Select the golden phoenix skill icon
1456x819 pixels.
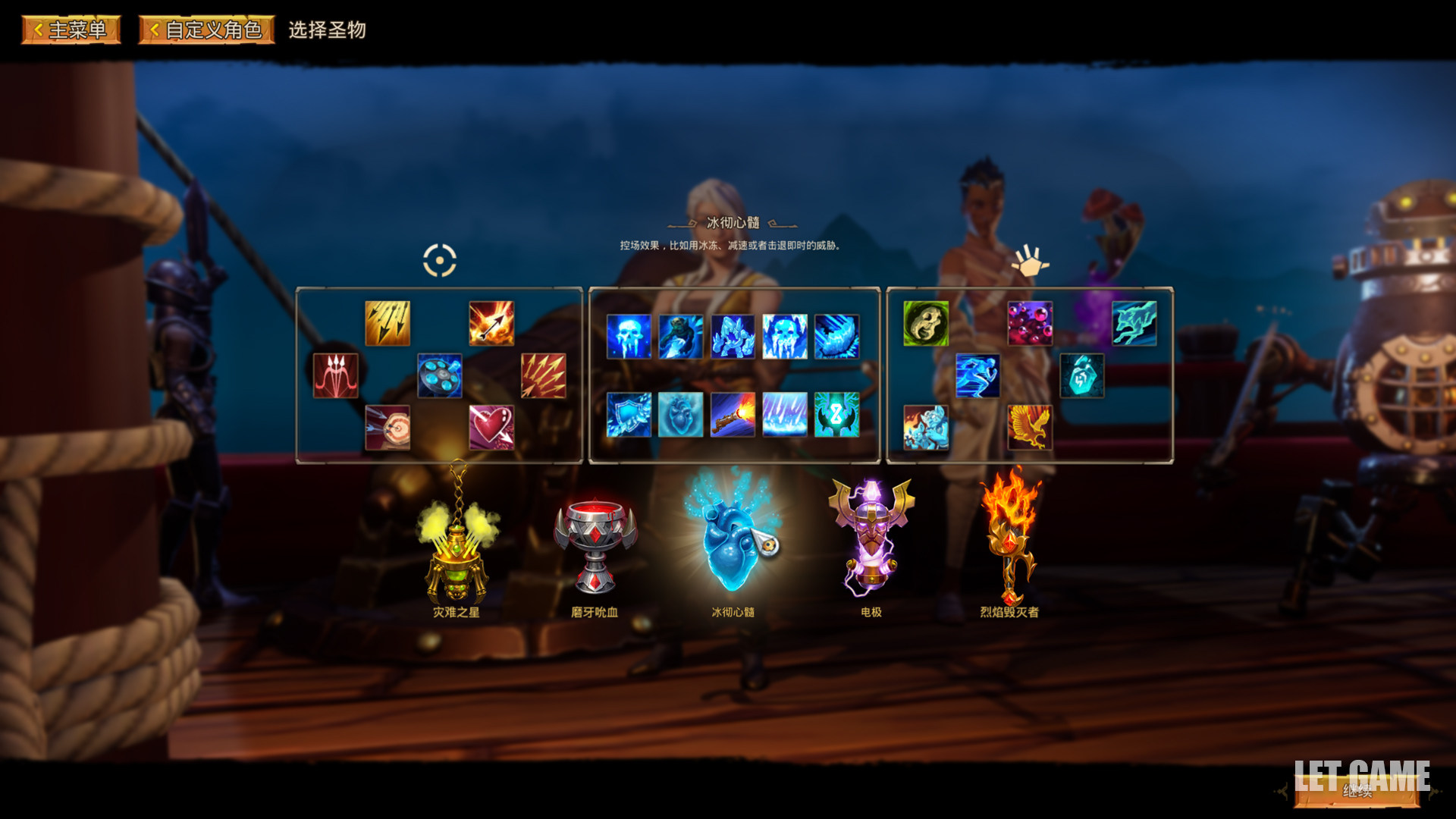pyautogui.click(x=1030, y=427)
